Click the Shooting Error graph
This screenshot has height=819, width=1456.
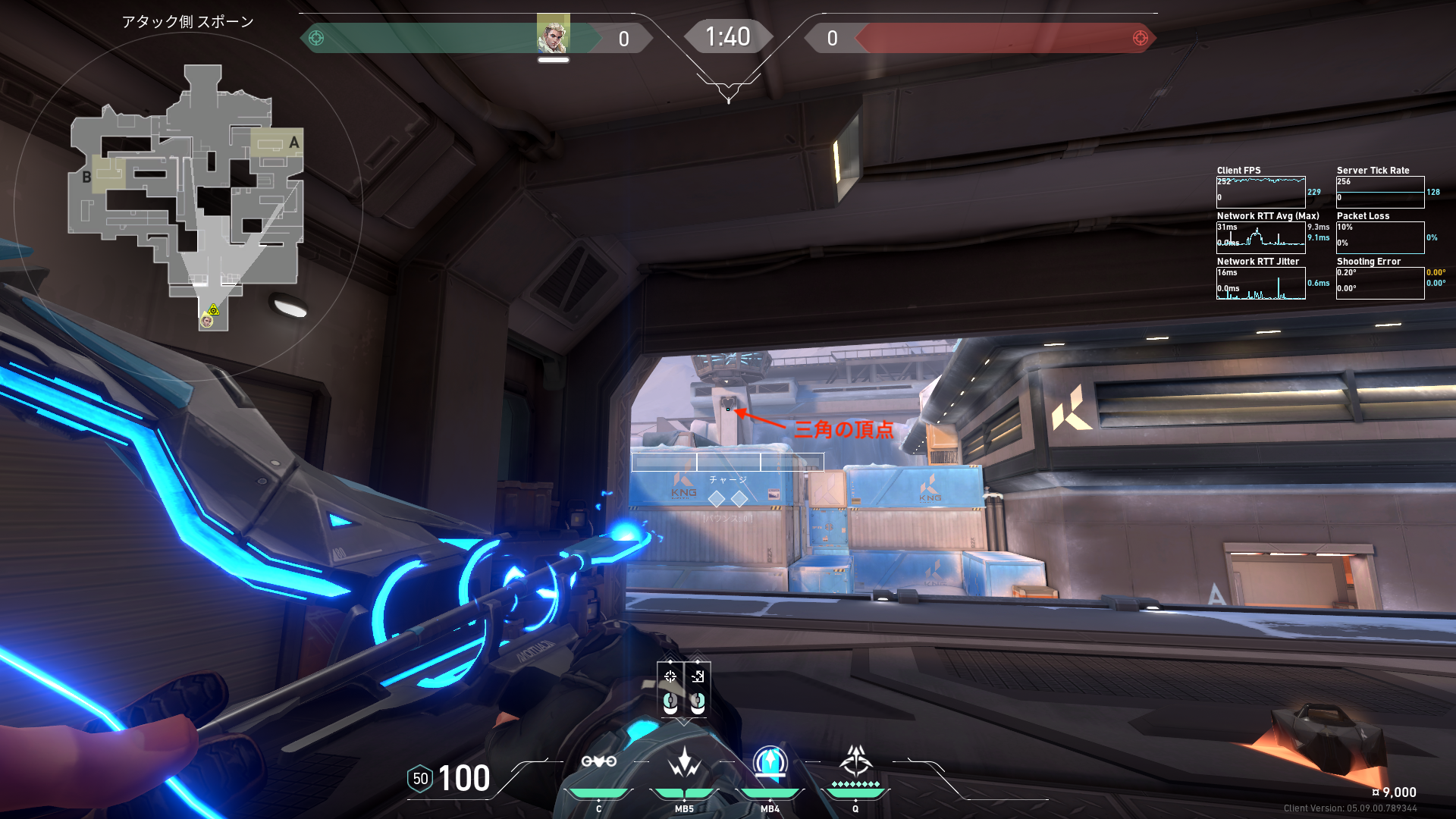click(1379, 283)
